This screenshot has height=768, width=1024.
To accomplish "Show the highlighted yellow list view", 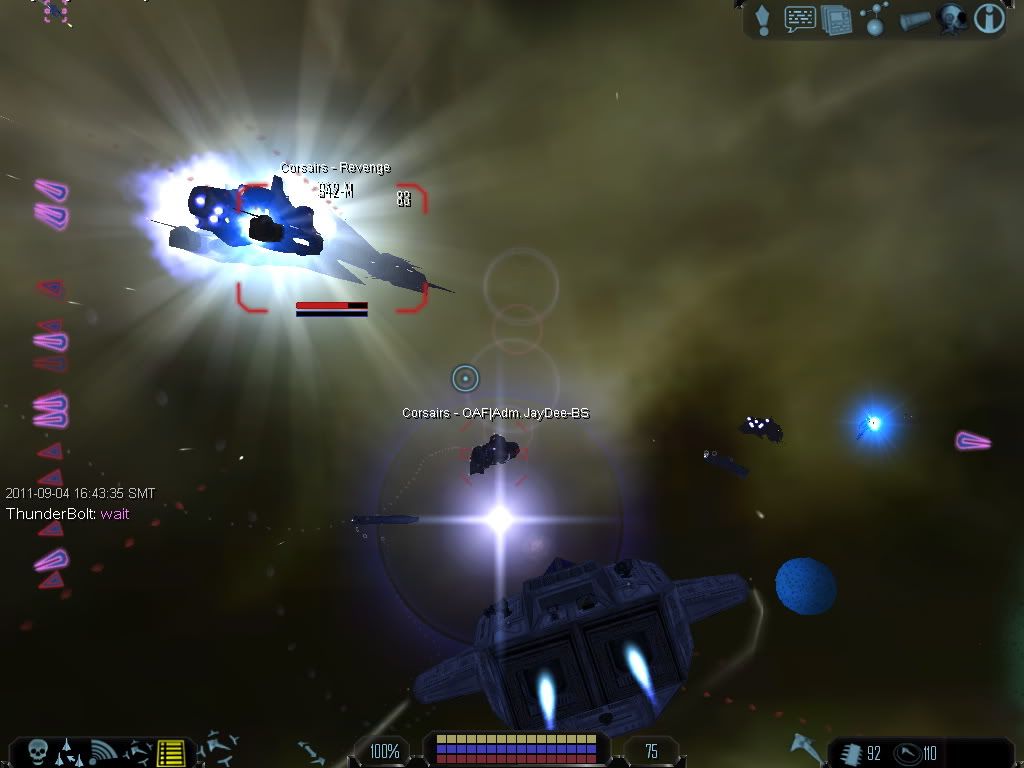I will tap(171, 752).
